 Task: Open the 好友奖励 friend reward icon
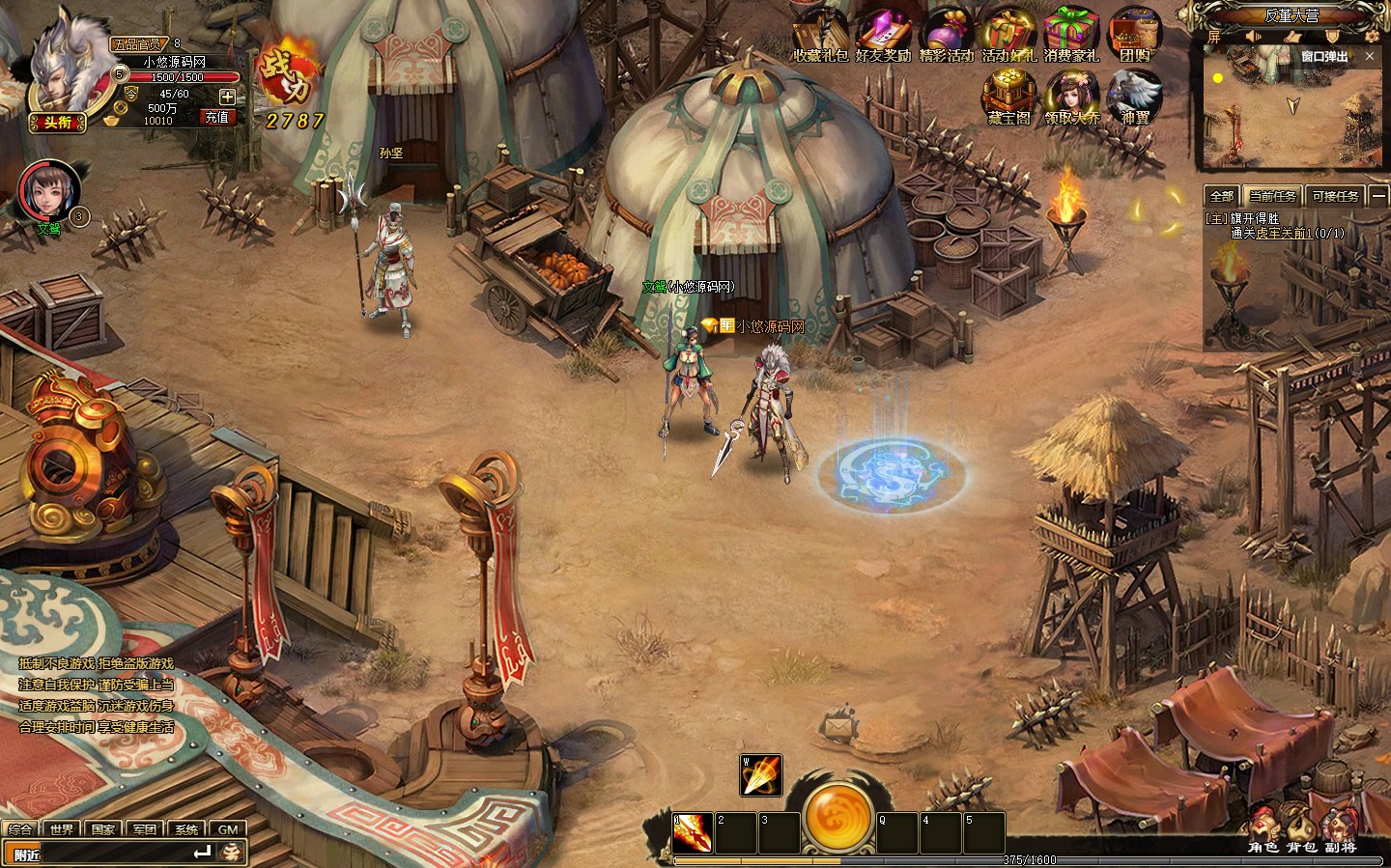(883, 34)
